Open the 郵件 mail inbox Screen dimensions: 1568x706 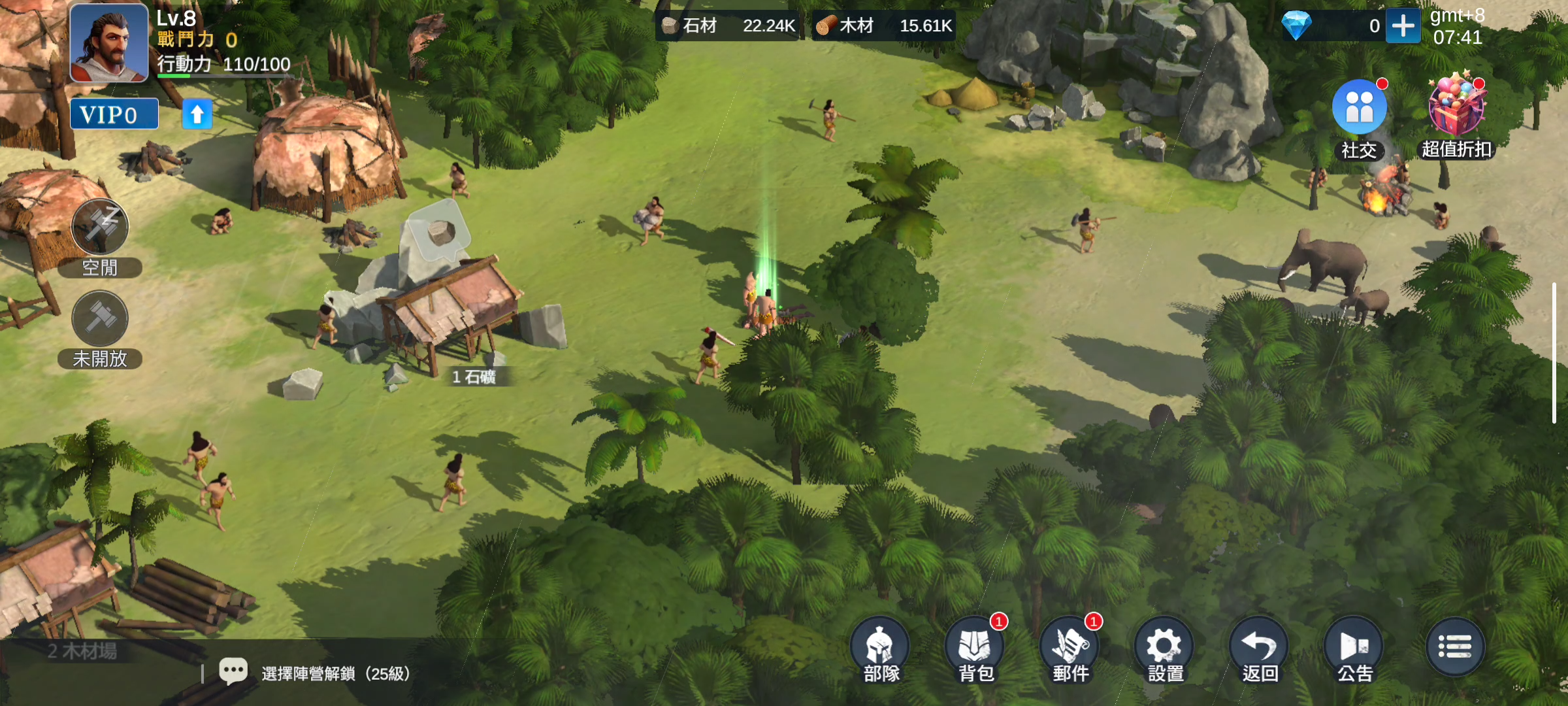click(x=1070, y=647)
